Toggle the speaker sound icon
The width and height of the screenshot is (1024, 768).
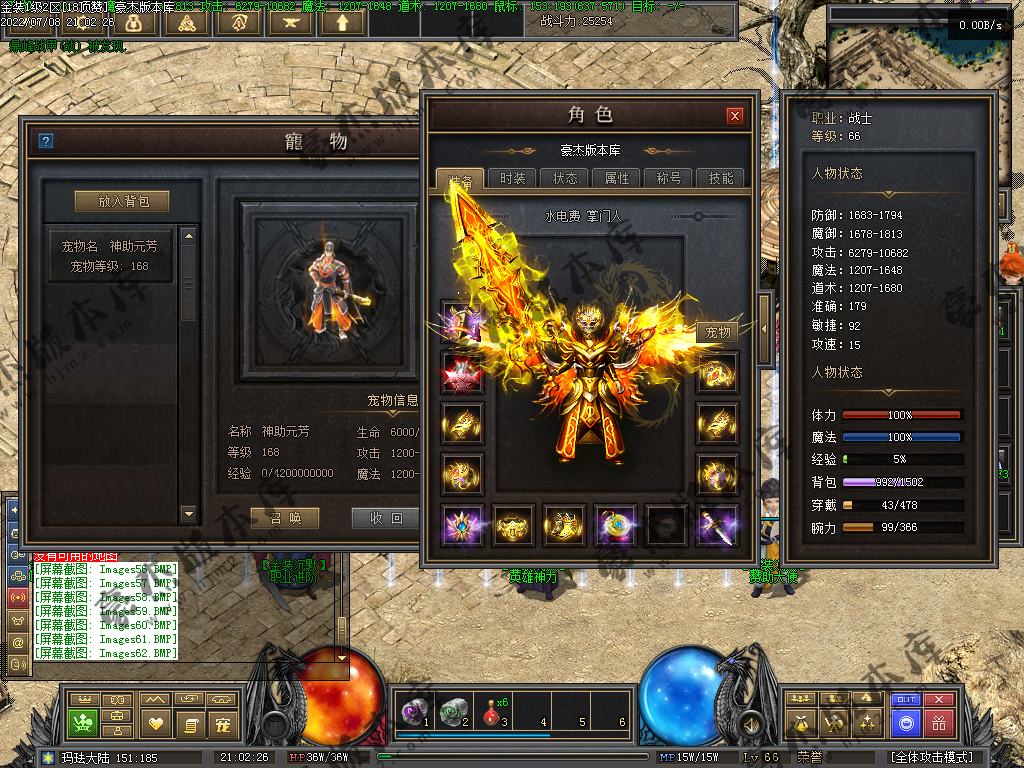tap(748, 722)
